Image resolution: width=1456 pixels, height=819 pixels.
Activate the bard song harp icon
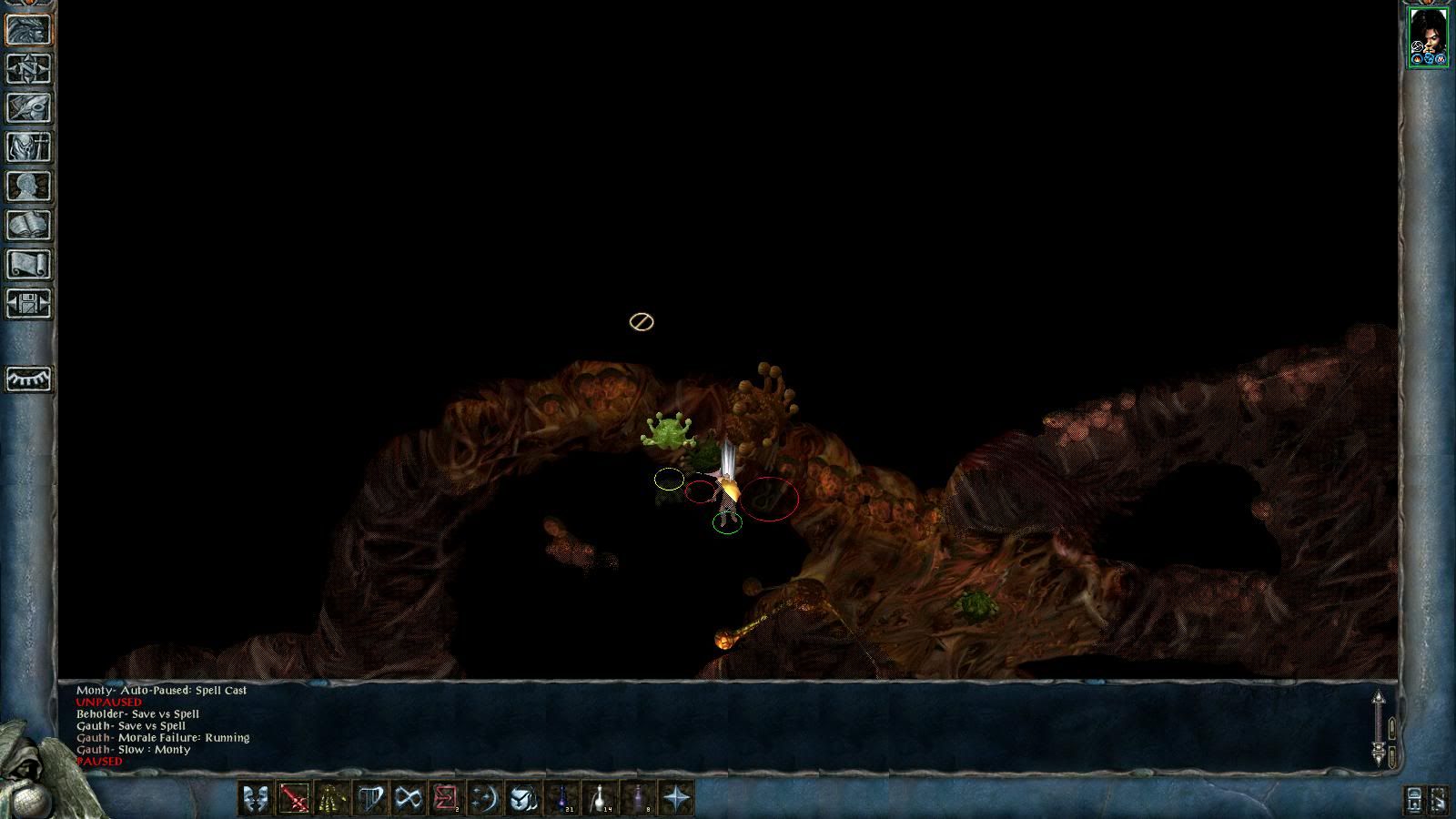370,798
